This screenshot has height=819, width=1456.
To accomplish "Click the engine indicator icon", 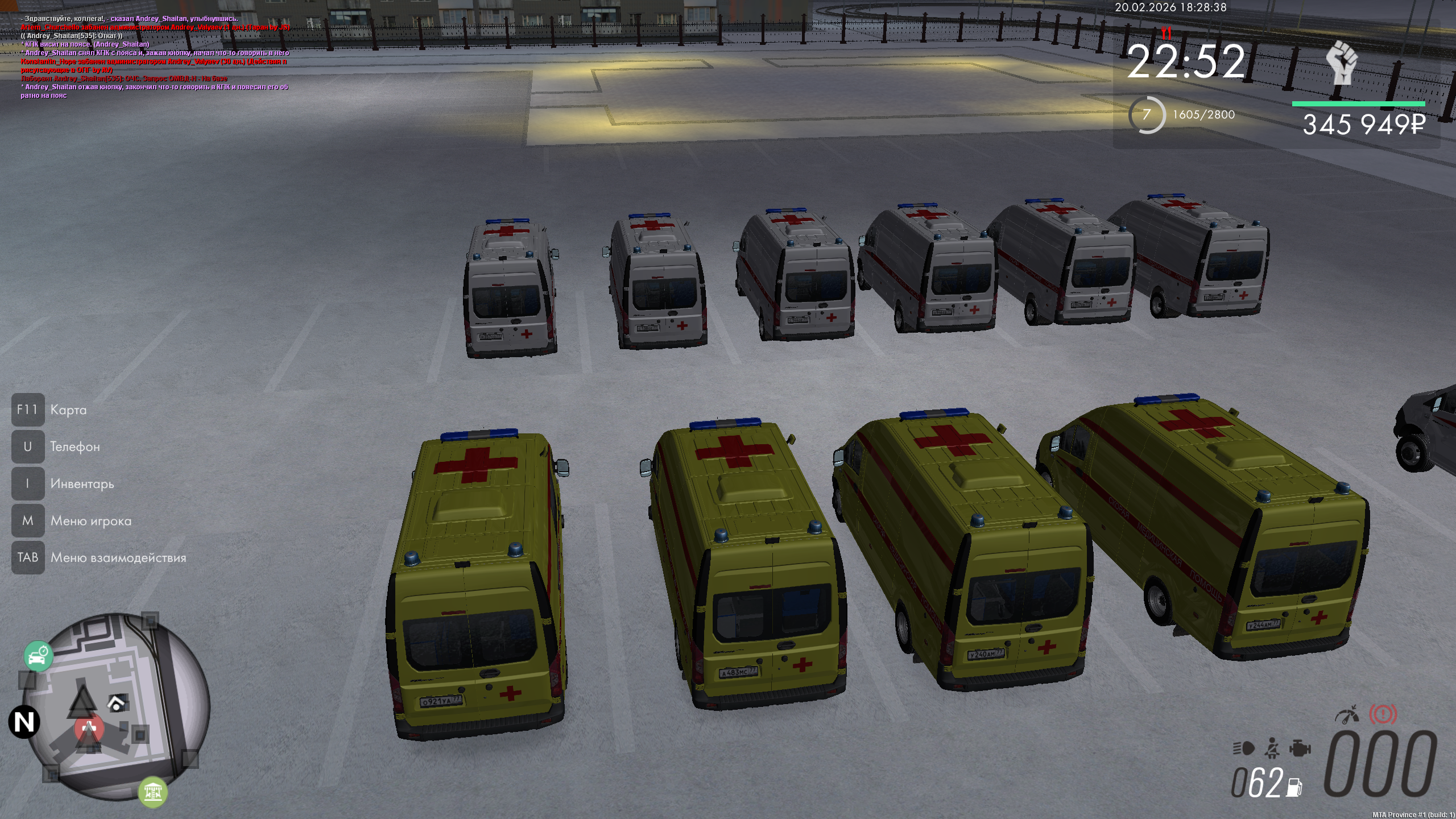I will tap(1300, 748).
